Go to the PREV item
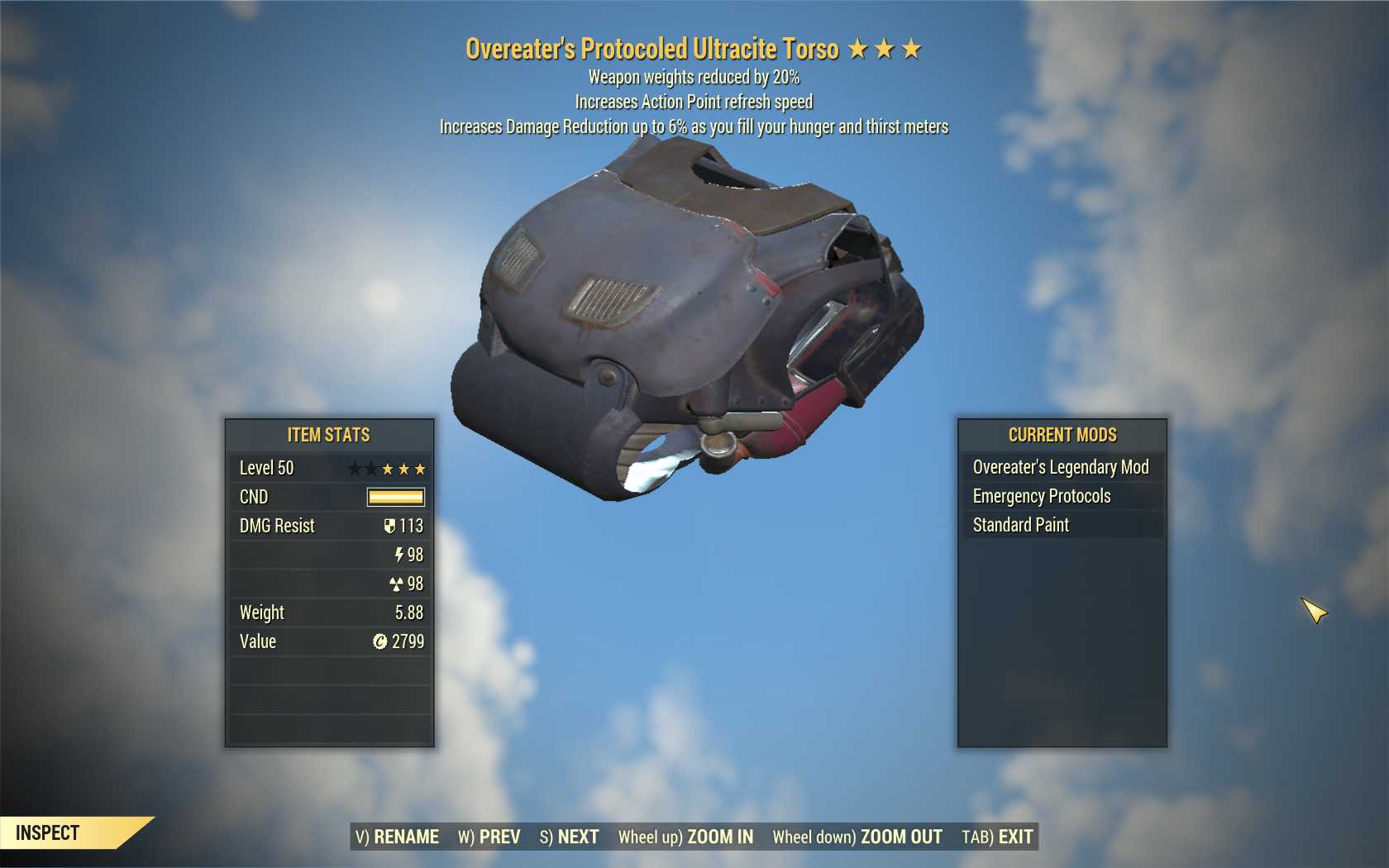This screenshot has height=868, width=1389. (x=489, y=837)
